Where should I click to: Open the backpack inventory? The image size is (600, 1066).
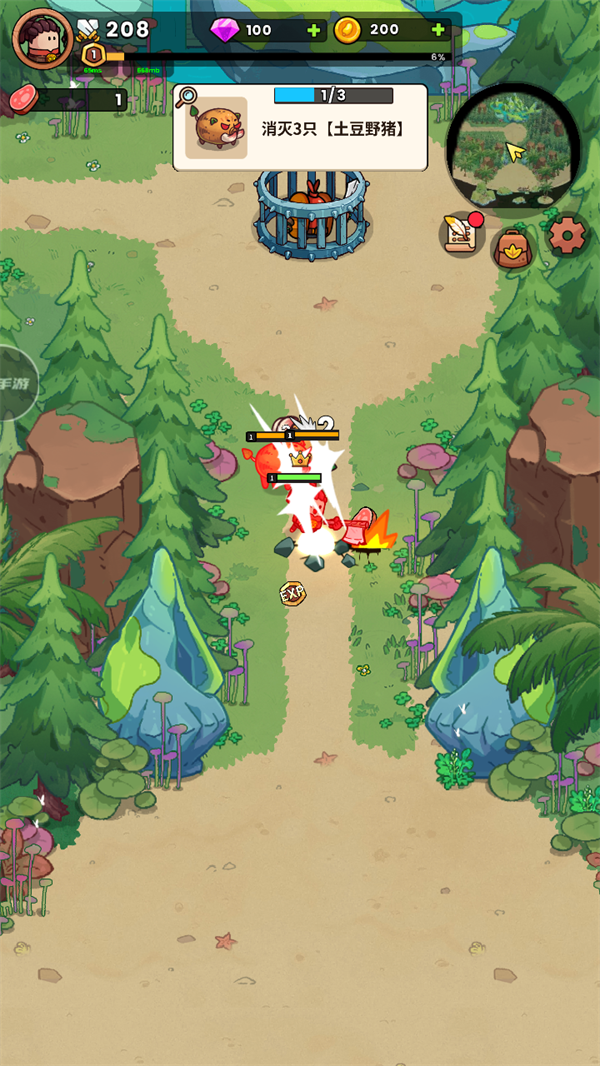click(514, 246)
